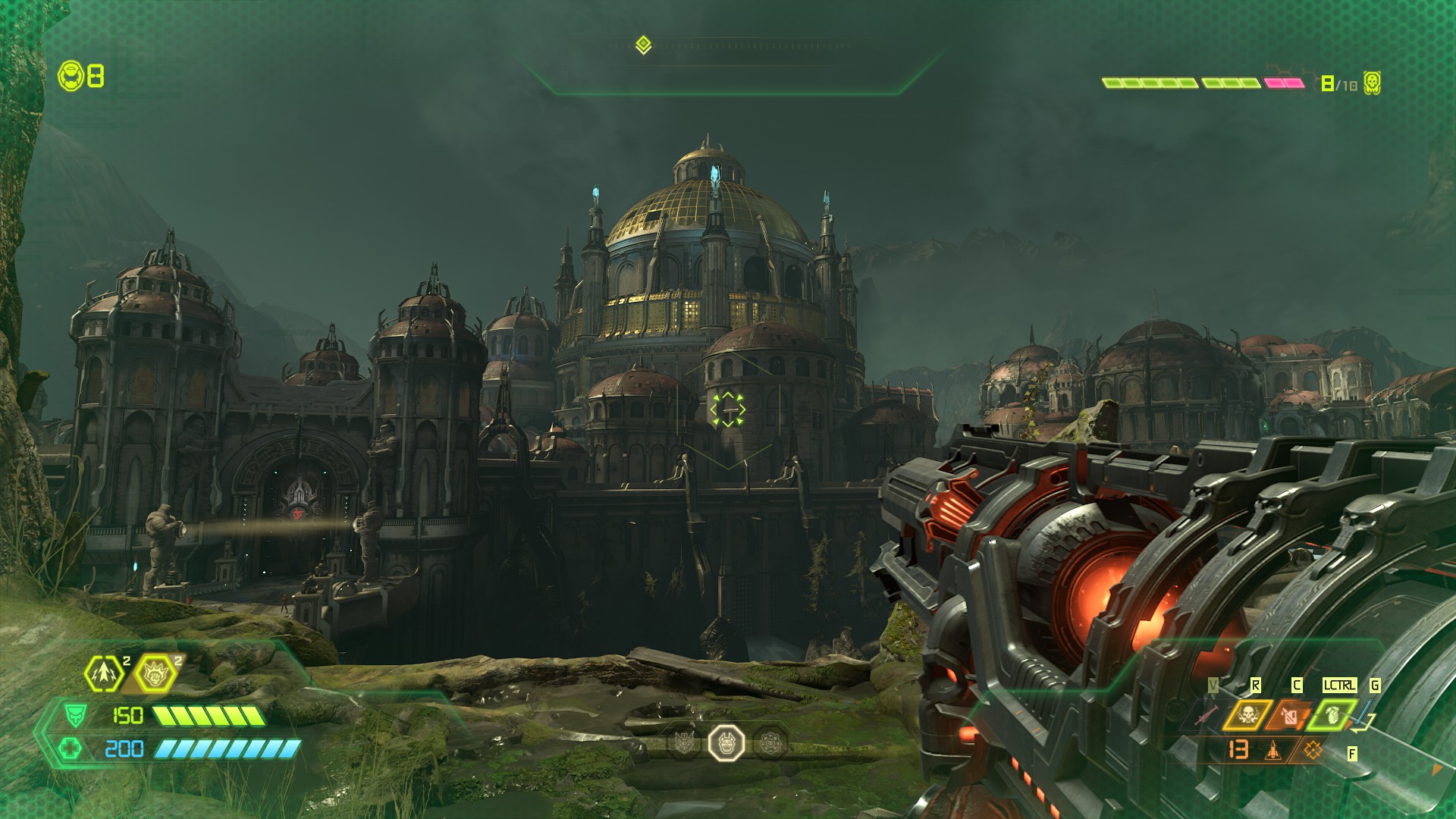Toggle the orange weapon mod crosshair icon
Image resolution: width=1456 pixels, height=819 pixels.
[1313, 750]
